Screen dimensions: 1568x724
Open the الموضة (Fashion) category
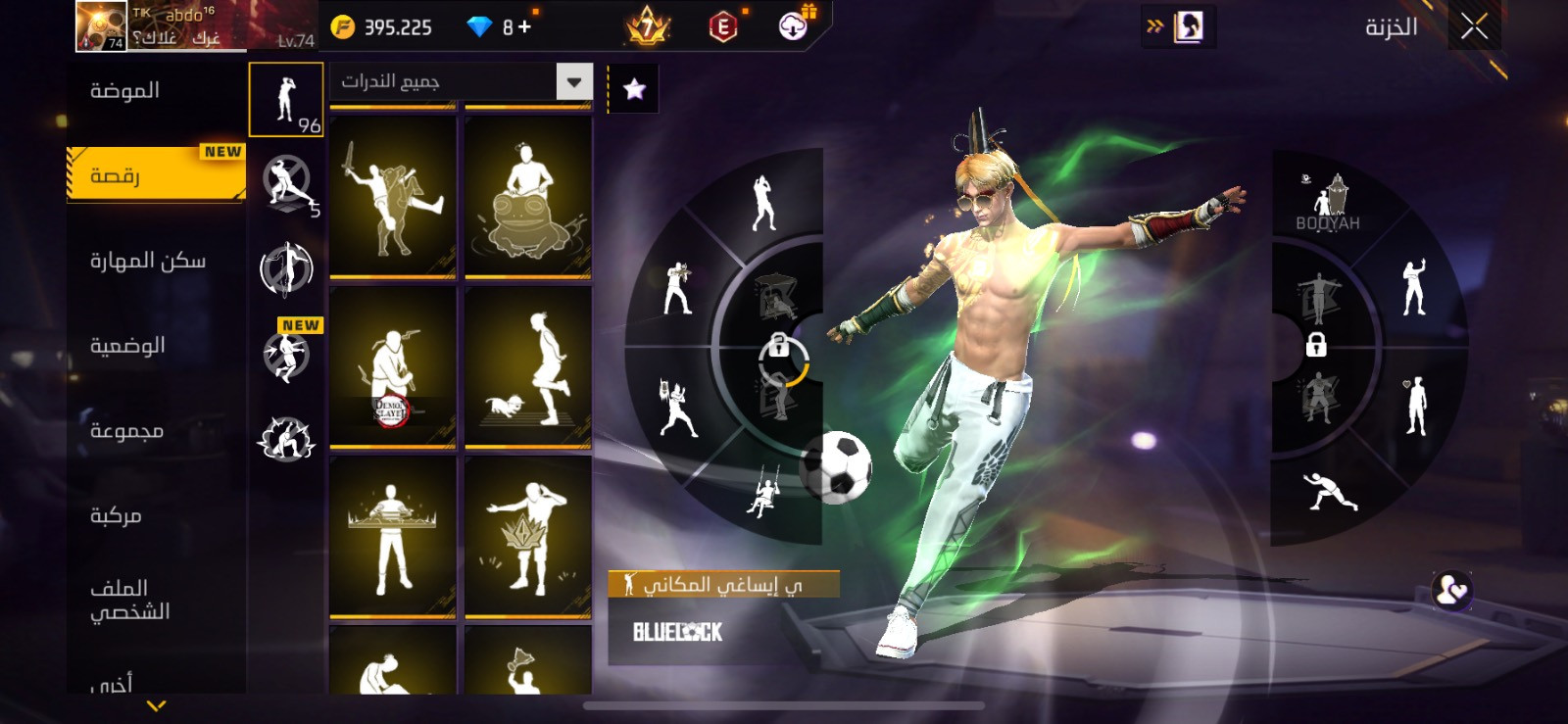click(x=125, y=91)
